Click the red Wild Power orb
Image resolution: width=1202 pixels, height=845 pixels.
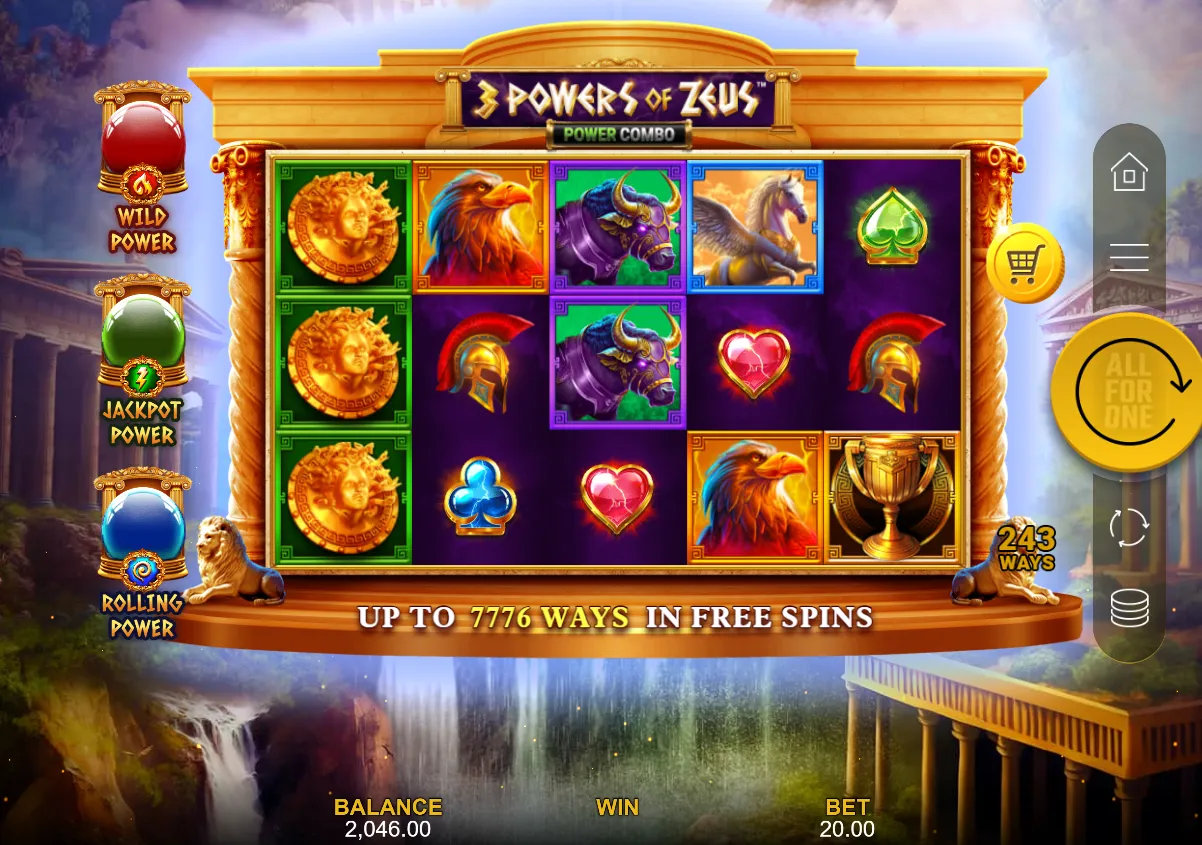click(x=143, y=138)
